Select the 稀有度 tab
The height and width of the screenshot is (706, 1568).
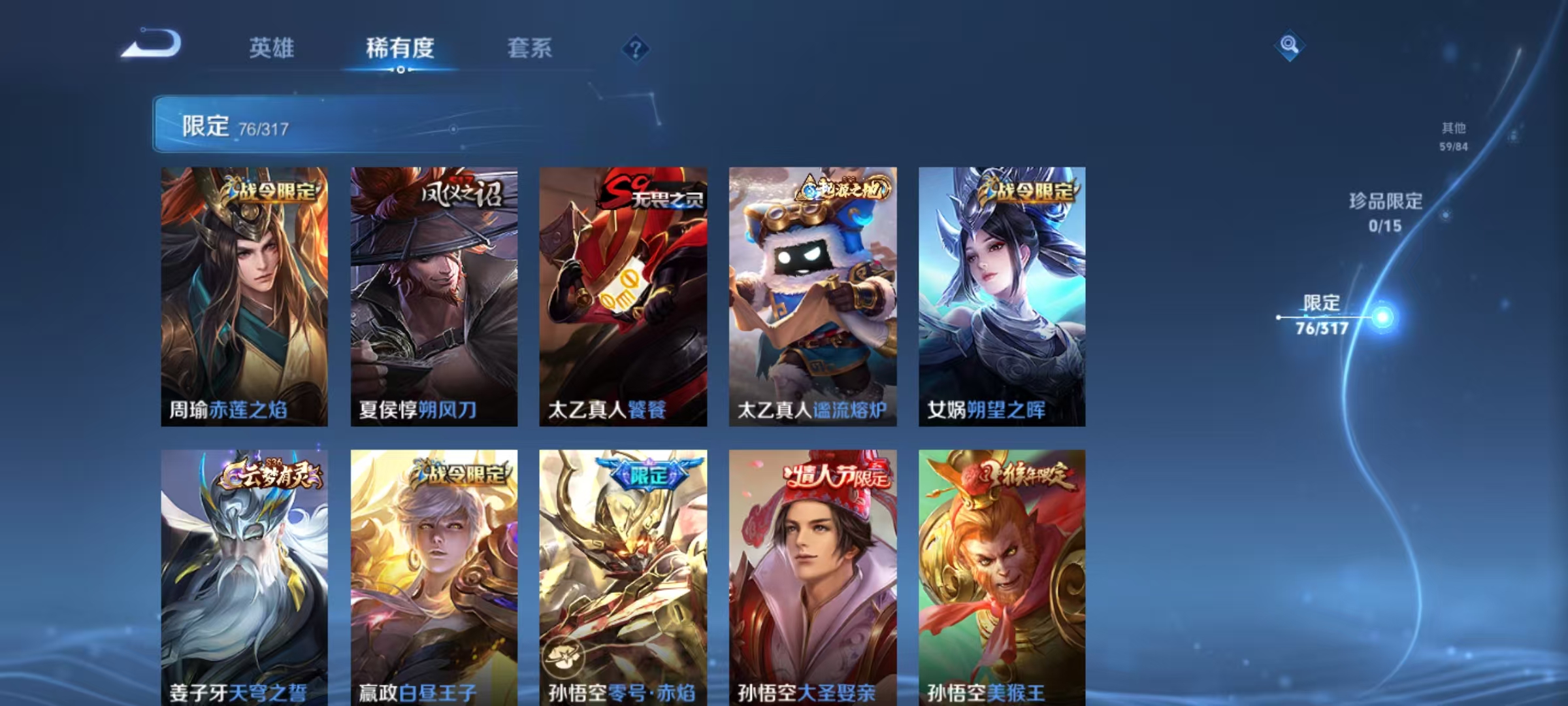400,49
